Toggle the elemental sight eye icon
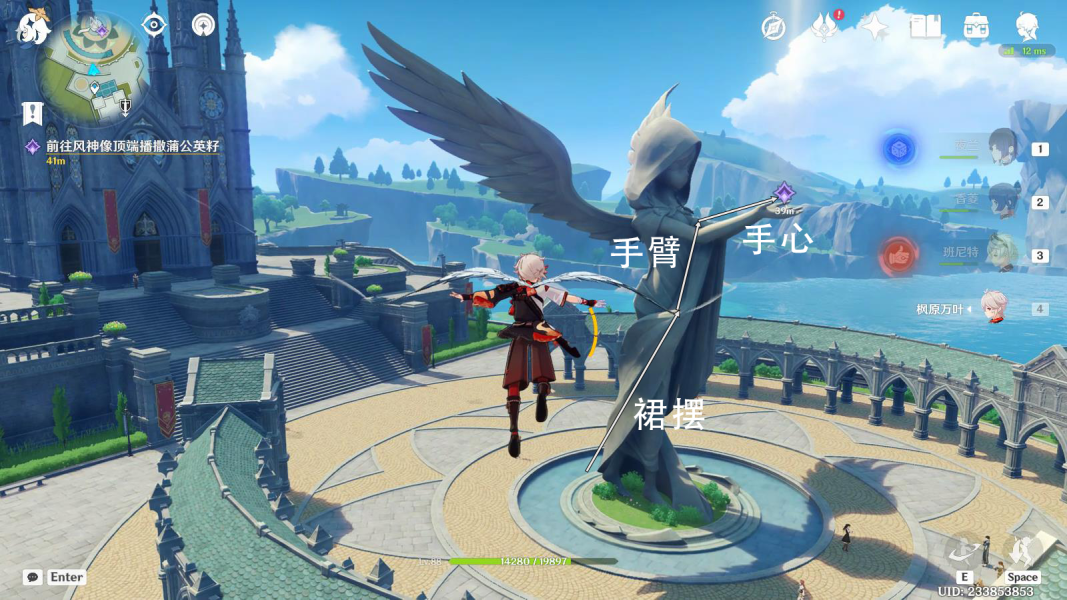The image size is (1067, 600). 153,25
